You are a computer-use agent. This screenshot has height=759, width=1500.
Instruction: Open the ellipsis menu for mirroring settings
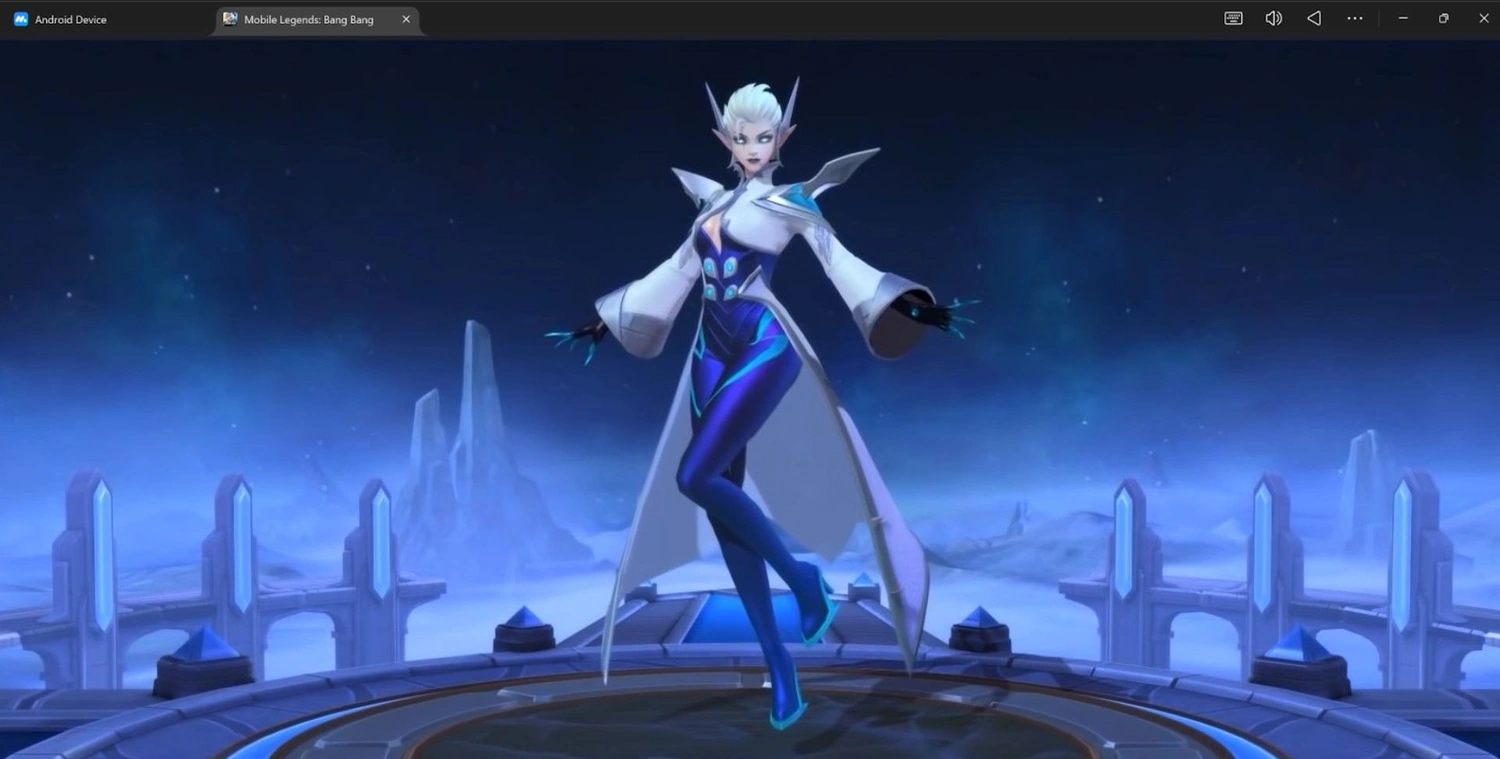[1354, 18]
